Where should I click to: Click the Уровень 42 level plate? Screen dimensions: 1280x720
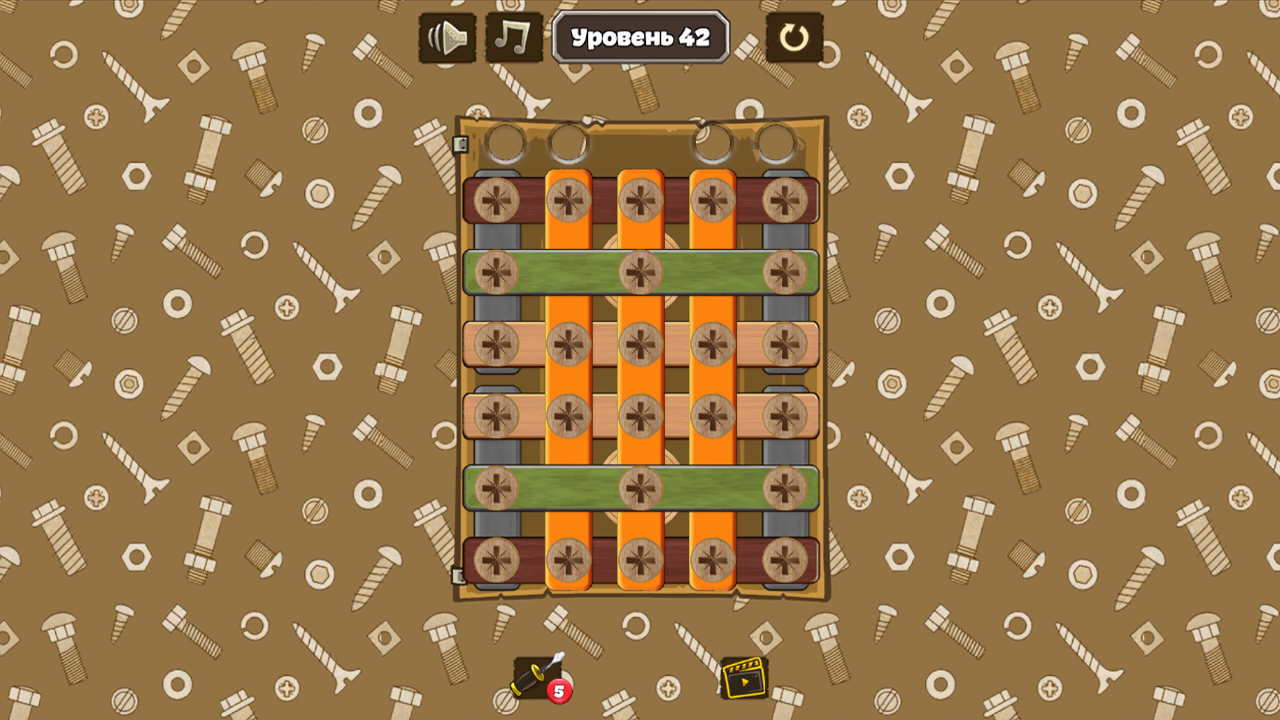click(x=640, y=38)
